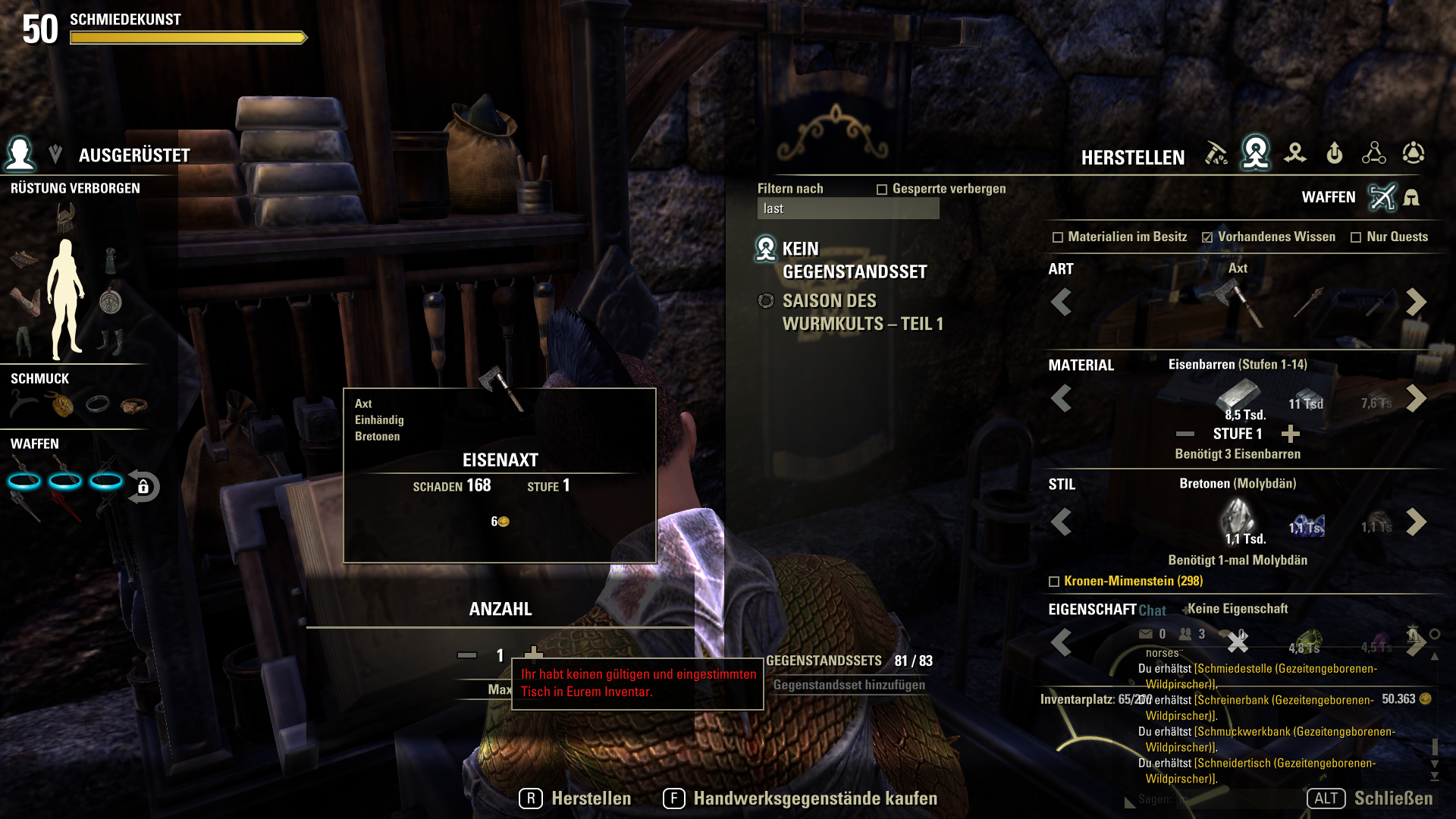Tick the Nur Quests checkbox

click(1356, 237)
